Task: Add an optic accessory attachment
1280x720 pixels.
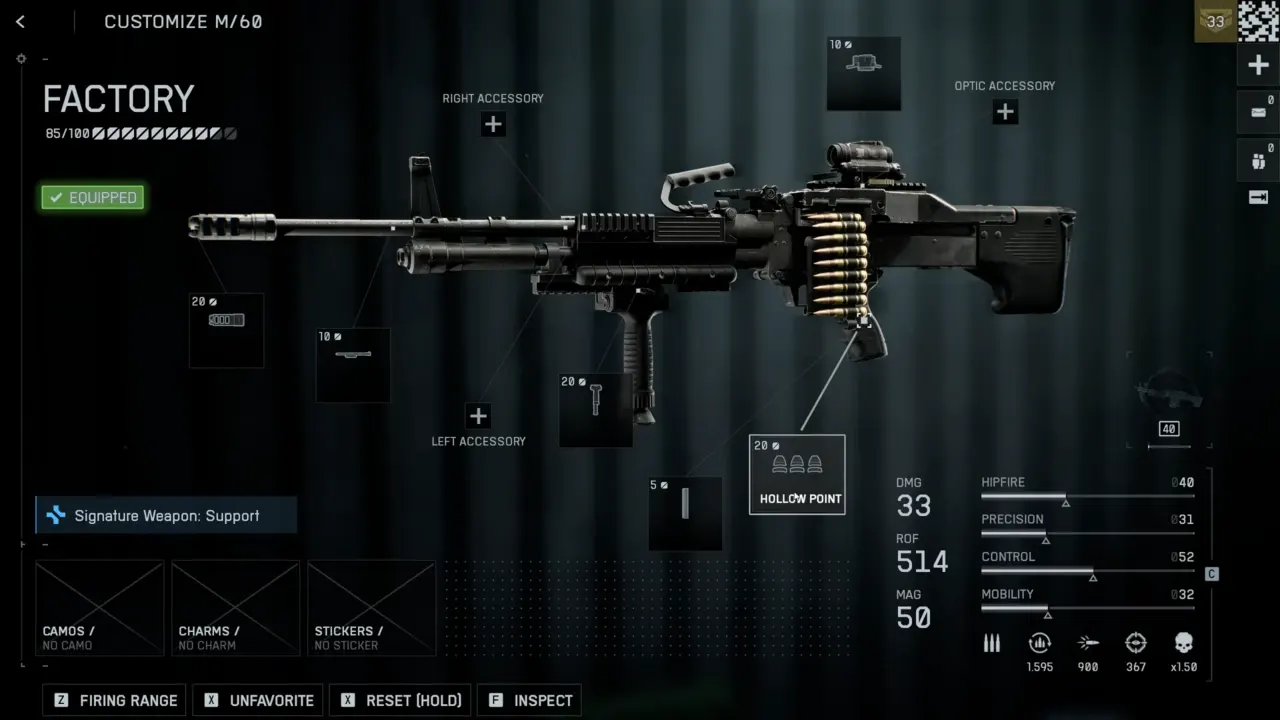Action: [x=1005, y=112]
